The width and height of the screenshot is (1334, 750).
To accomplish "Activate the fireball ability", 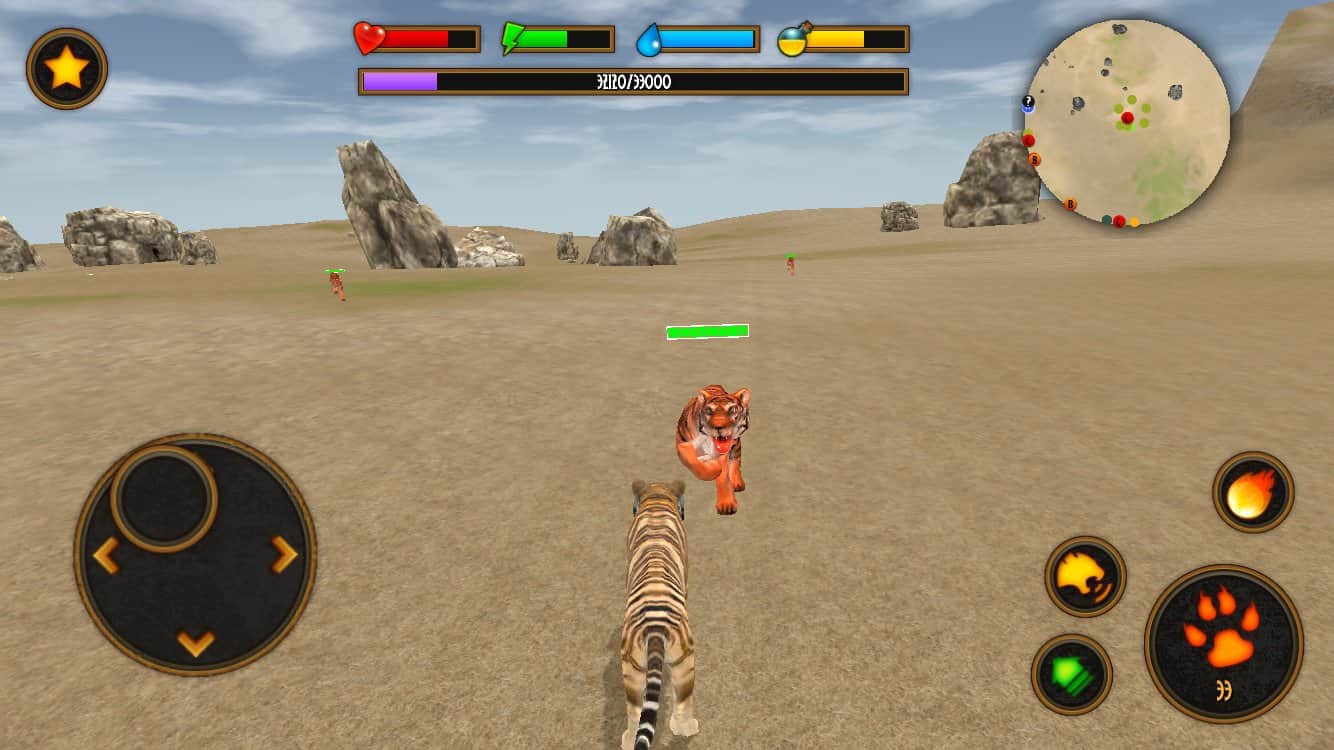I will pos(1253,491).
